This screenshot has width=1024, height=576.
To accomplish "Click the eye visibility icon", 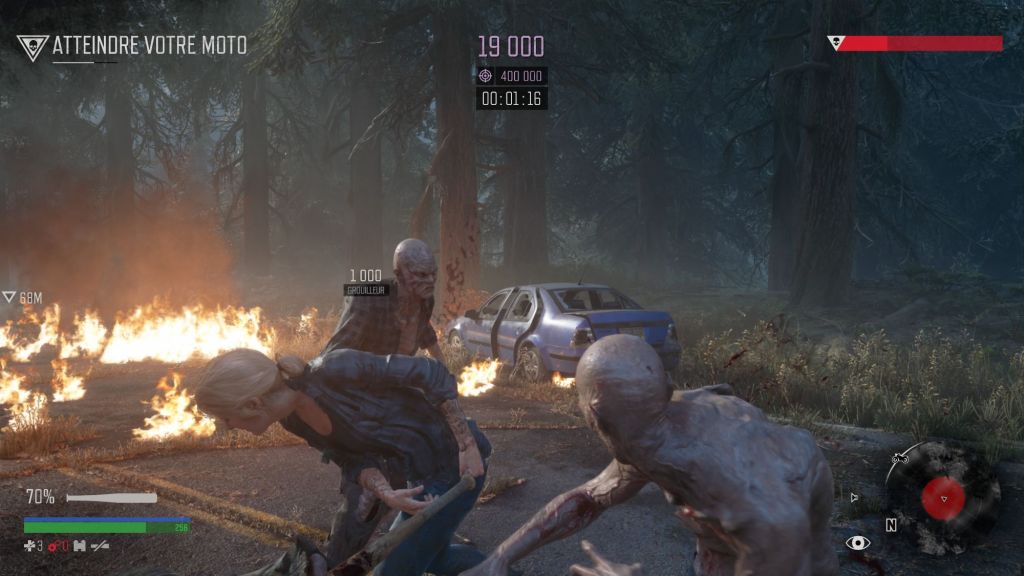I will 857,543.
